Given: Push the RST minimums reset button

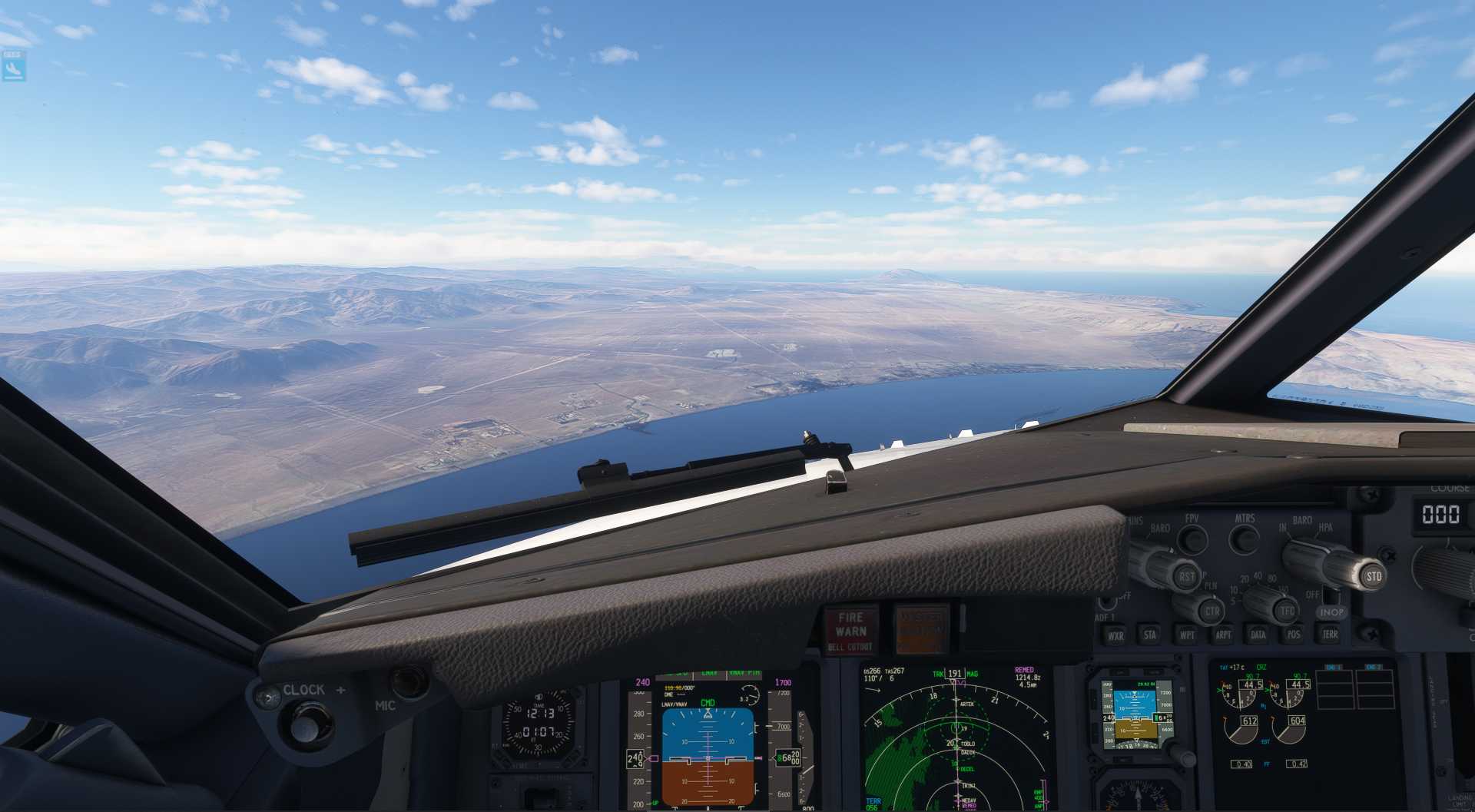Looking at the screenshot, I should click(1187, 576).
